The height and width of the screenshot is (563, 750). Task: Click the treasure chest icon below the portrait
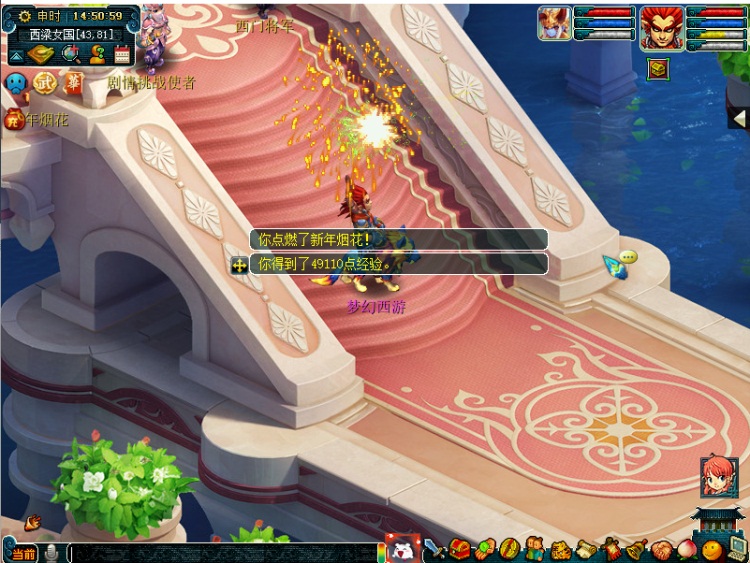(x=657, y=68)
